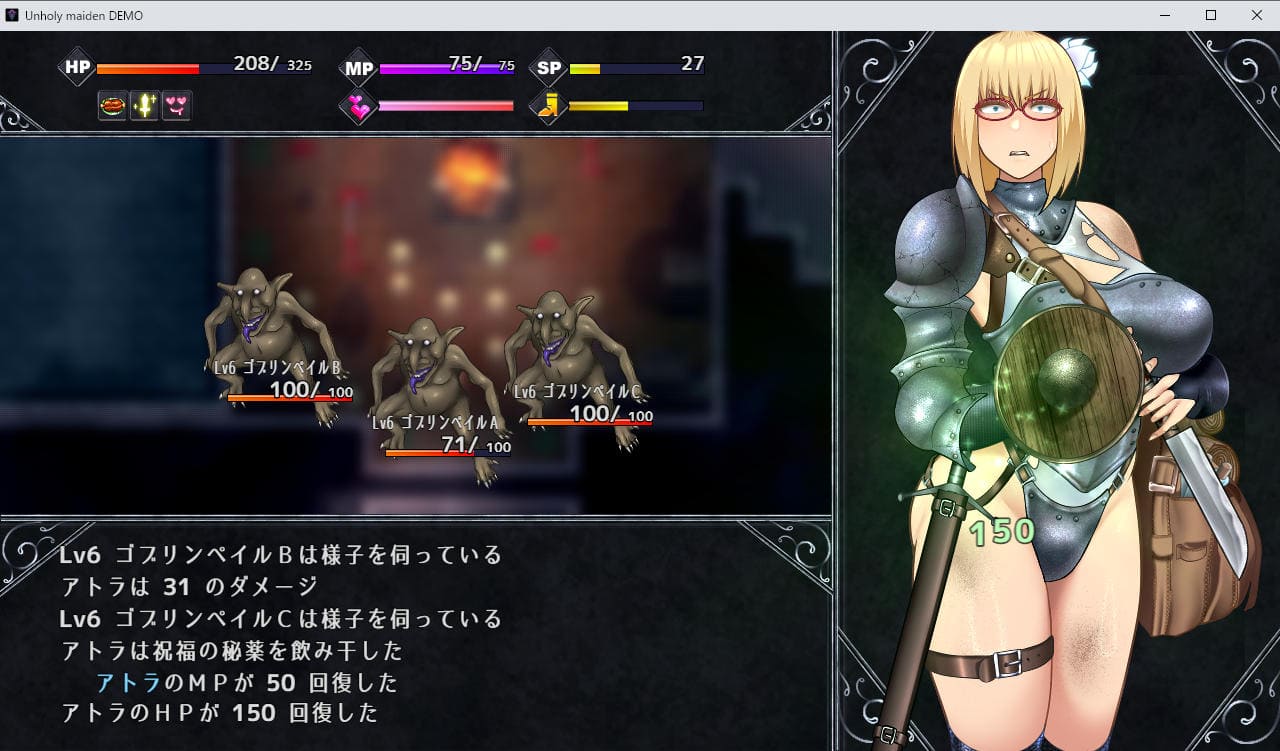Select the glowing sword buff icon

(144, 105)
